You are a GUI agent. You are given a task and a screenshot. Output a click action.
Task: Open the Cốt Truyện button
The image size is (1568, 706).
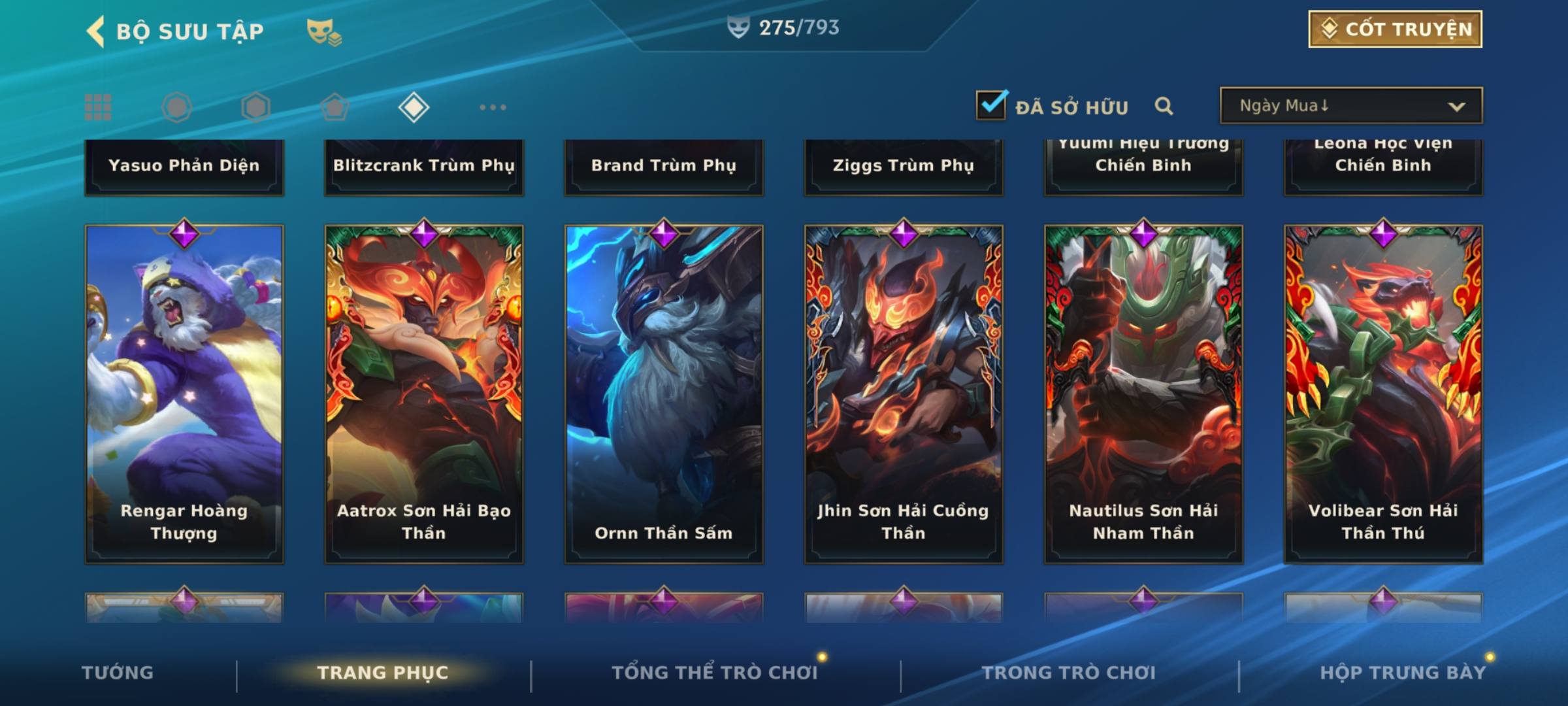click(1395, 29)
